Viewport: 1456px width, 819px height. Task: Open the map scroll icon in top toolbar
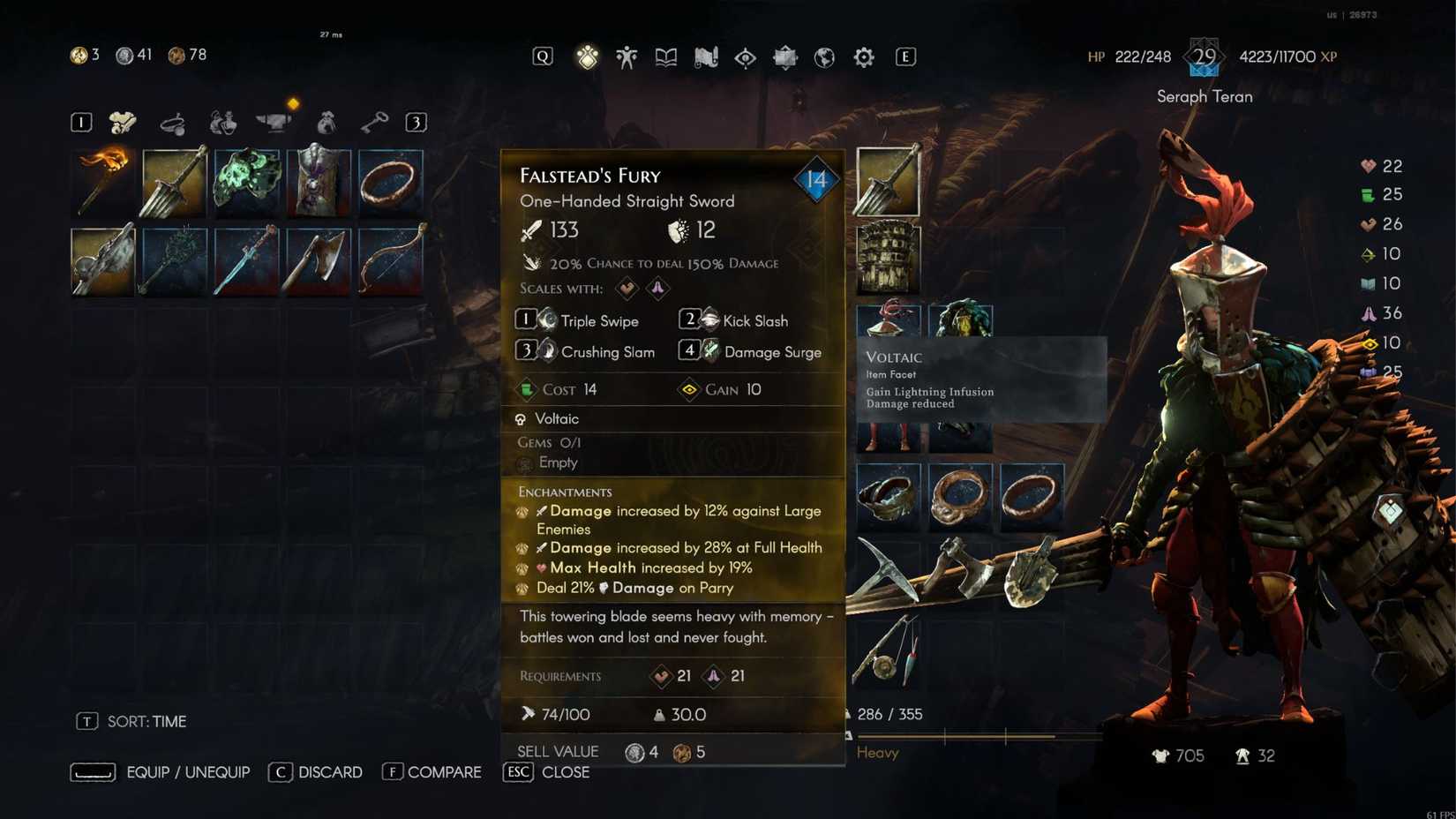pos(704,56)
